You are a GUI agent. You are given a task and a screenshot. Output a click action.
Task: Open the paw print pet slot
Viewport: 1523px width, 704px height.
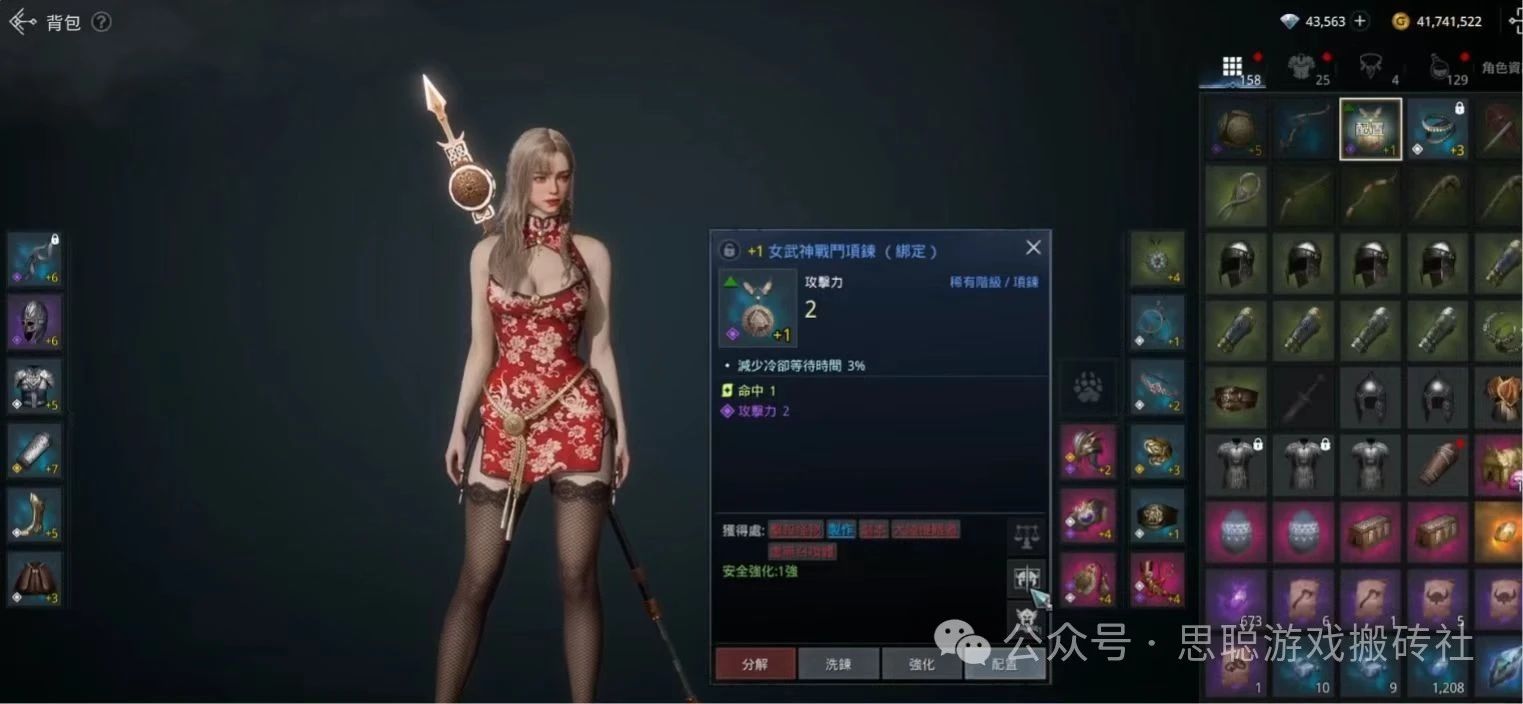pyautogui.click(x=1088, y=386)
